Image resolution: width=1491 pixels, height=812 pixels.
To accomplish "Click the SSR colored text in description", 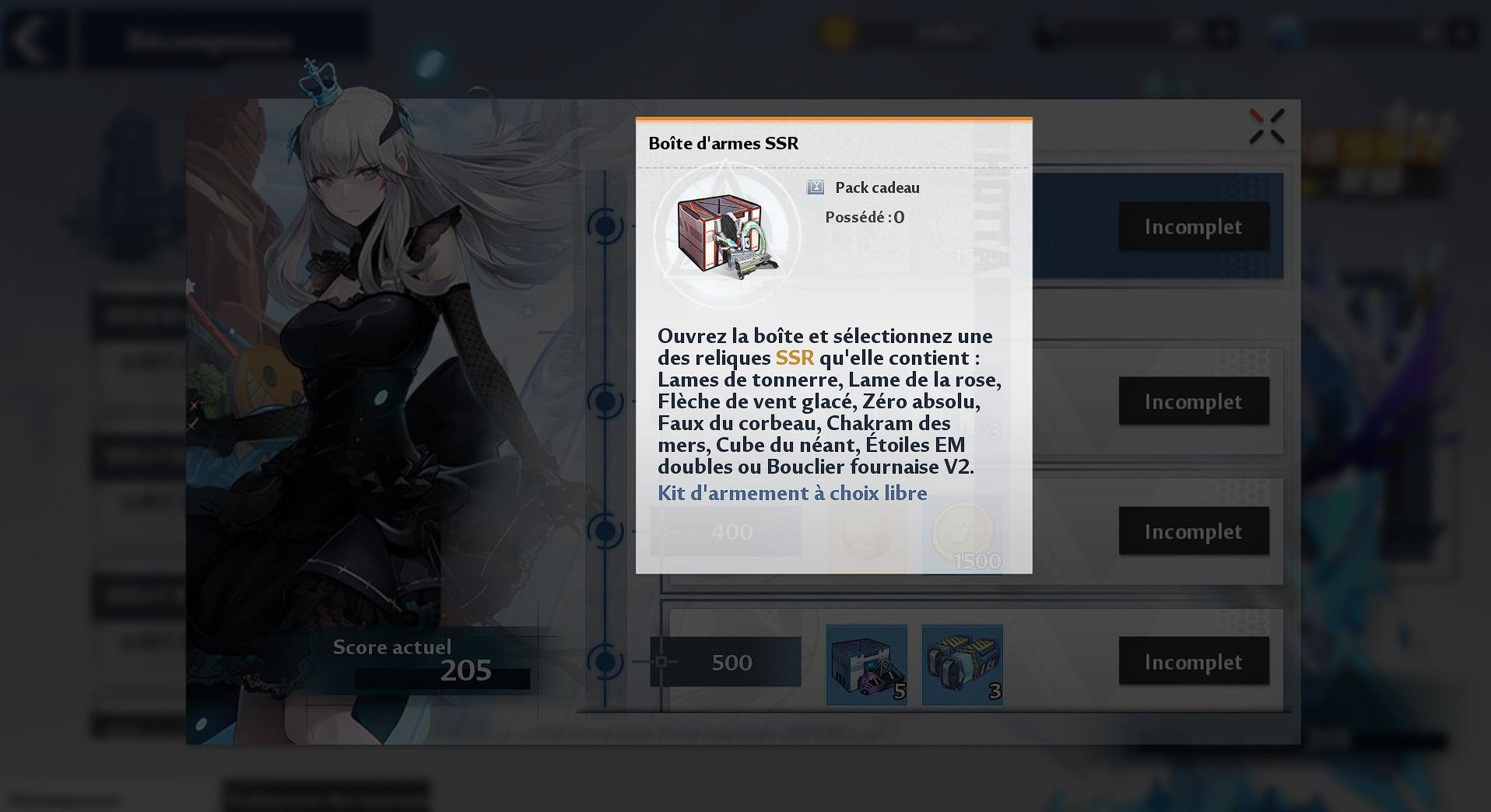I will (x=795, y=359).
